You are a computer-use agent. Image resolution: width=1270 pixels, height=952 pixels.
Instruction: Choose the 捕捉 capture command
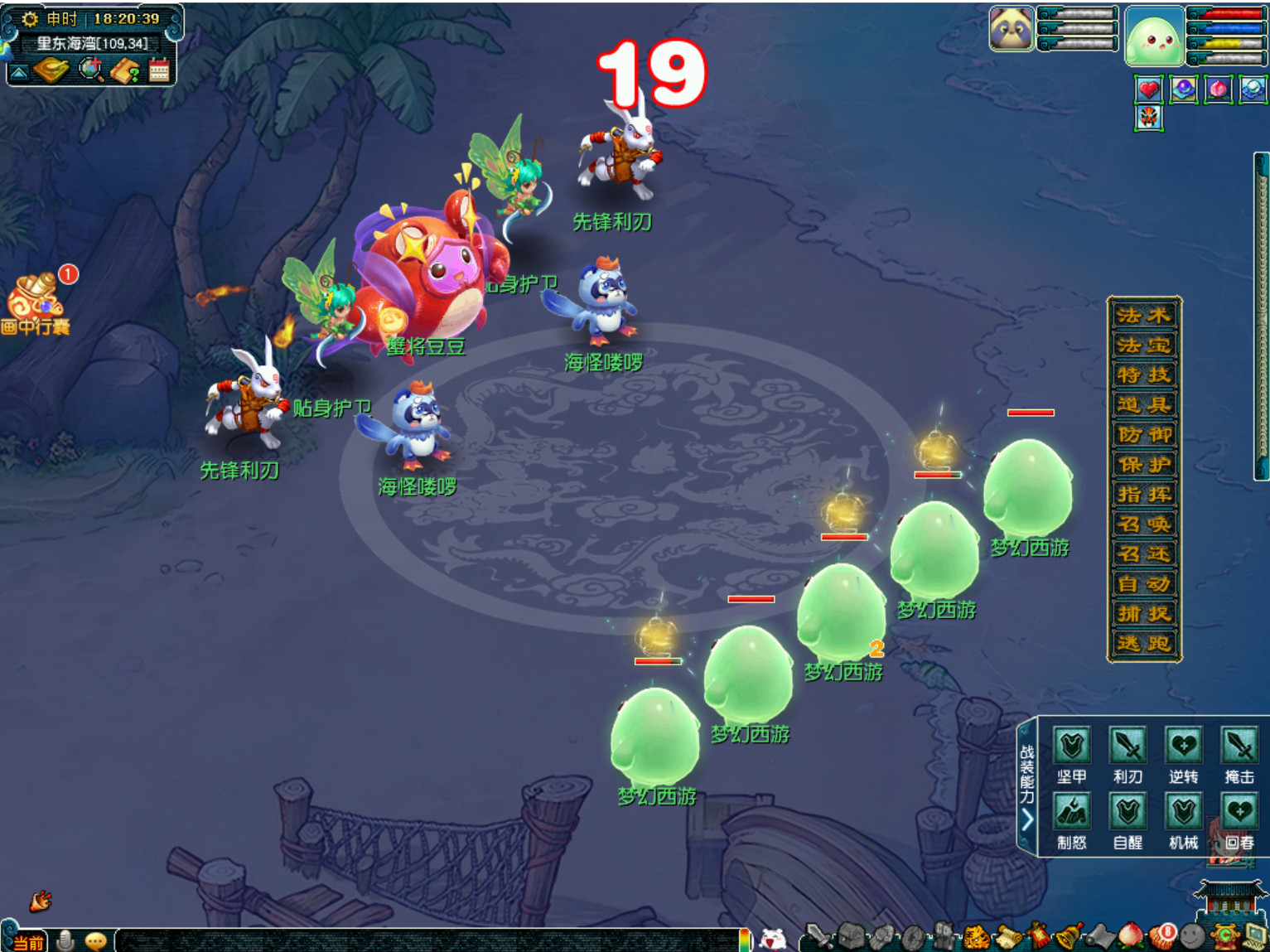[1144, 613]
